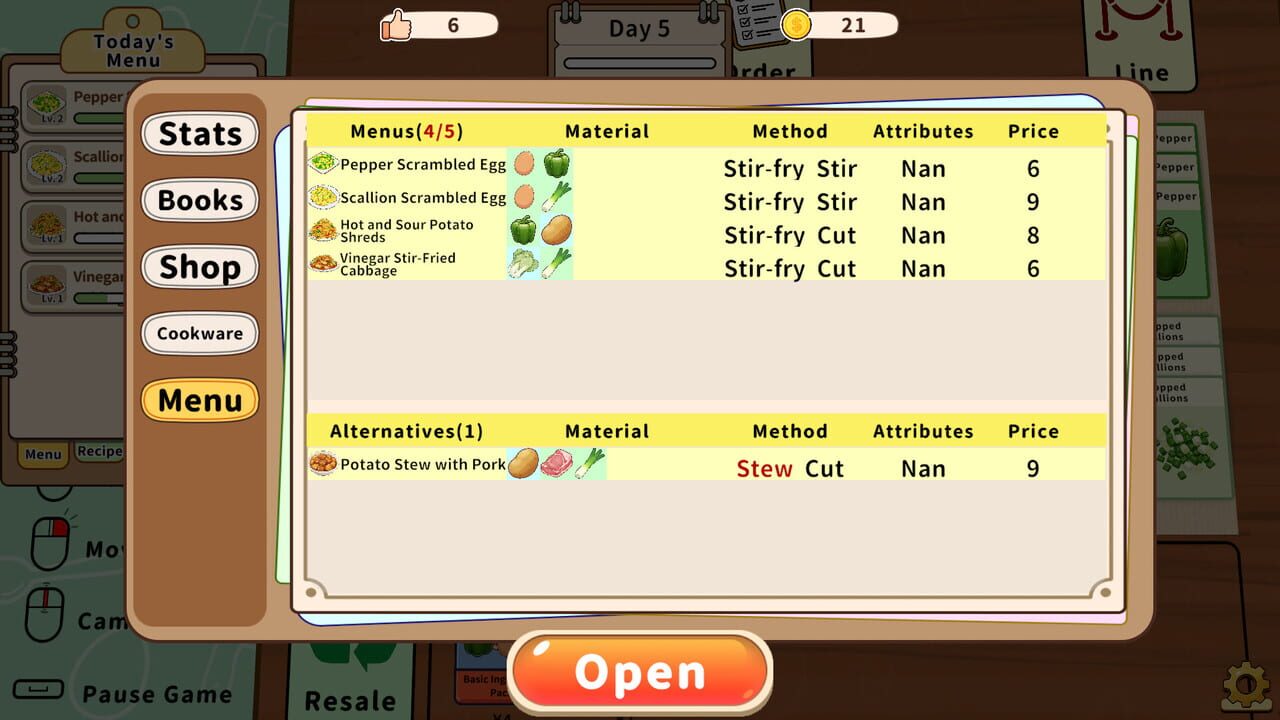
Task: Select the potato material icon for Hot and Sour Potato Shreds
Action: coord(558,232)
